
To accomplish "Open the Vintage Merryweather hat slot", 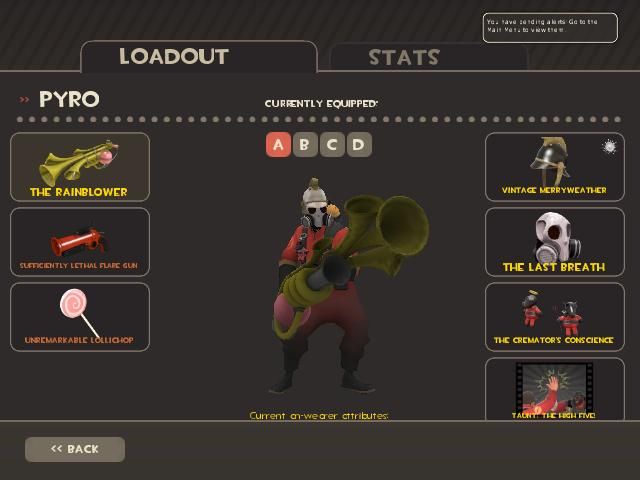I will click(554, 167).
